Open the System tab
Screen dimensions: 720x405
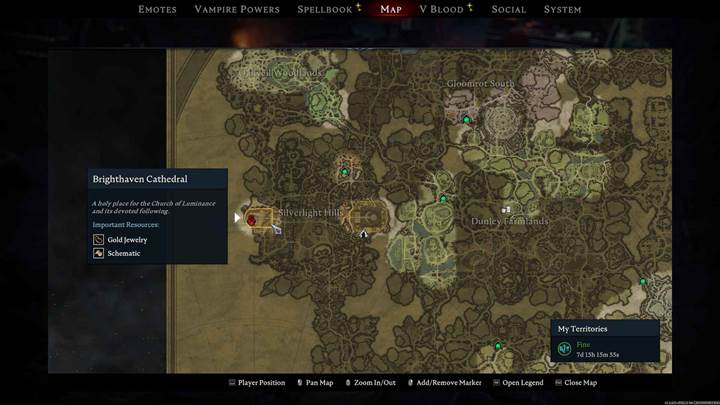pyautogui.click(x=562, y=10)
